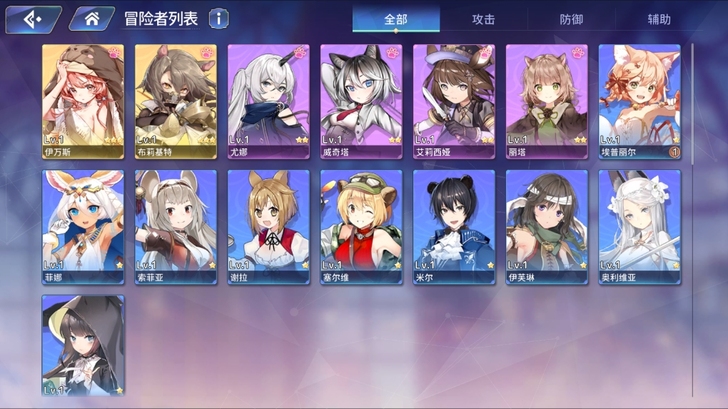Go back using the arrow button

click(x=30, y=18)
